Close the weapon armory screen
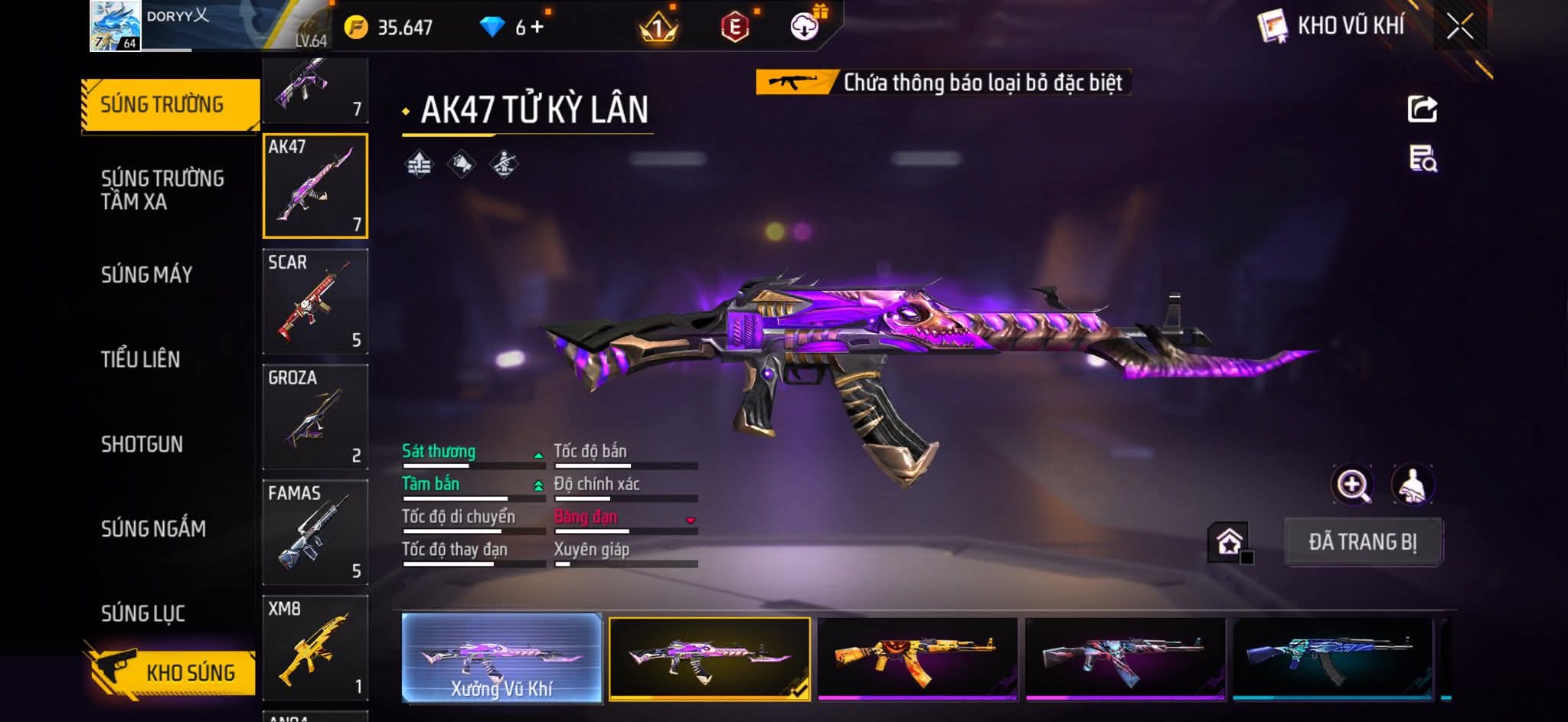This screenshot has height=722, width=1568. coord(1460,27)
